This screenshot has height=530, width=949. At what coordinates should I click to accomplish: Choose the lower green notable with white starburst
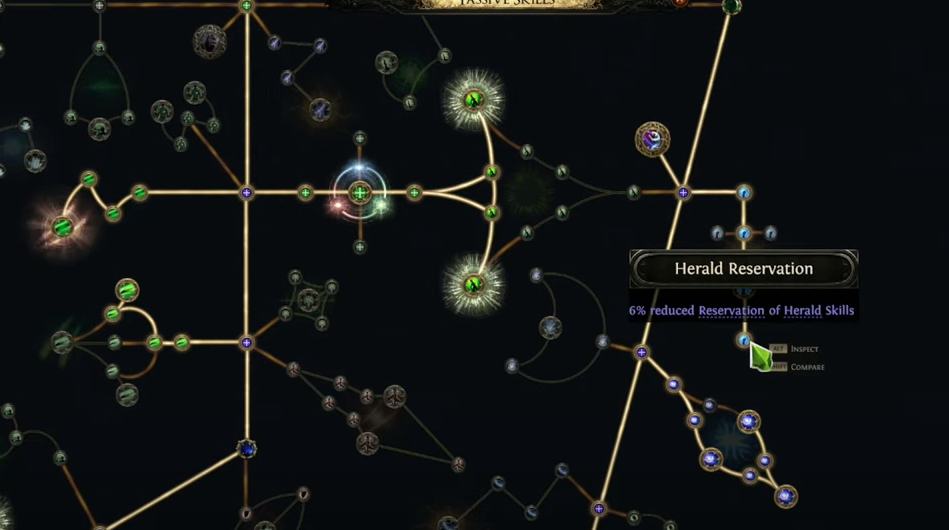click(474, 283)
